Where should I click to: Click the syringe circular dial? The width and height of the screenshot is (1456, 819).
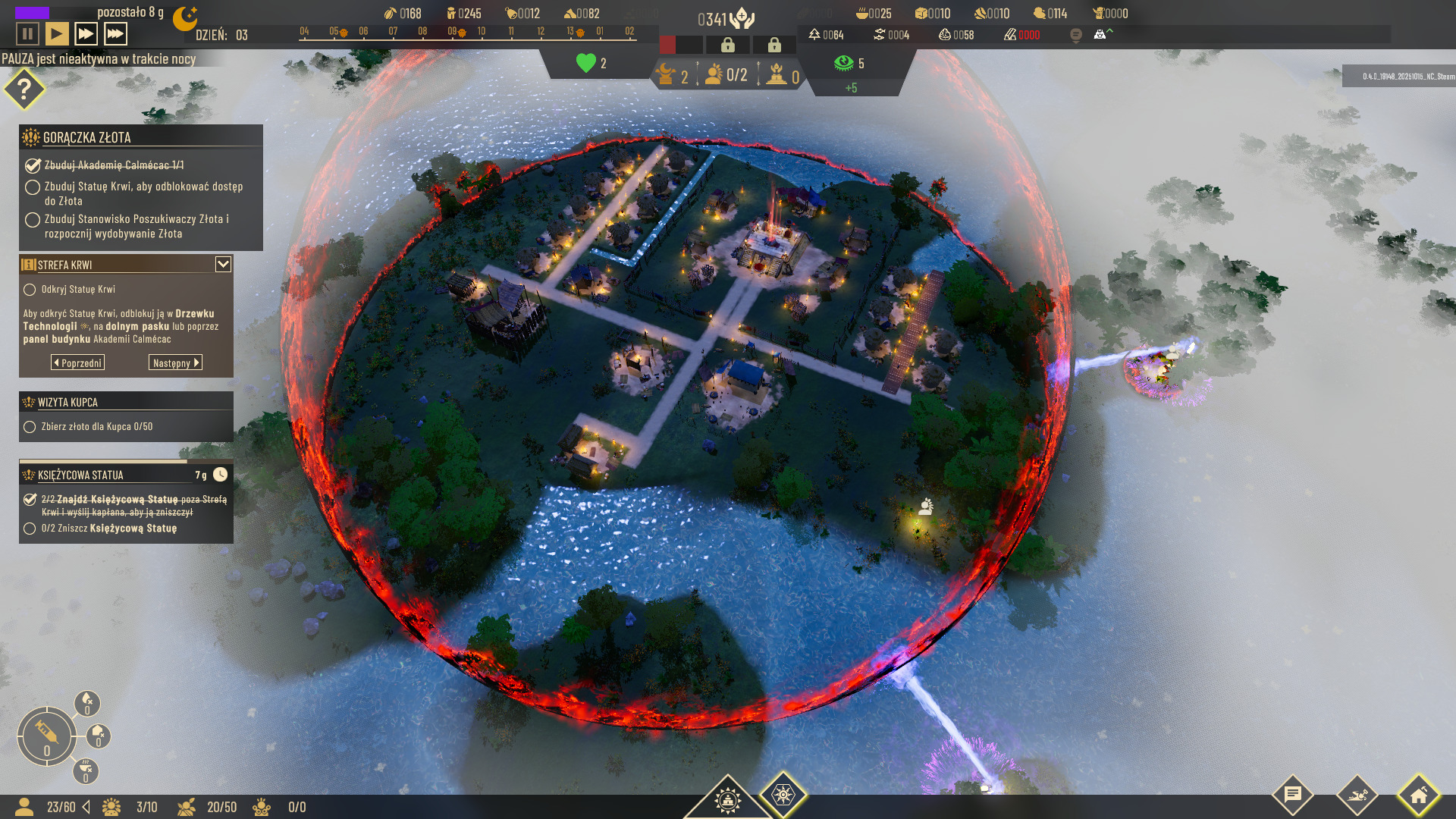[x=46, y=736]
